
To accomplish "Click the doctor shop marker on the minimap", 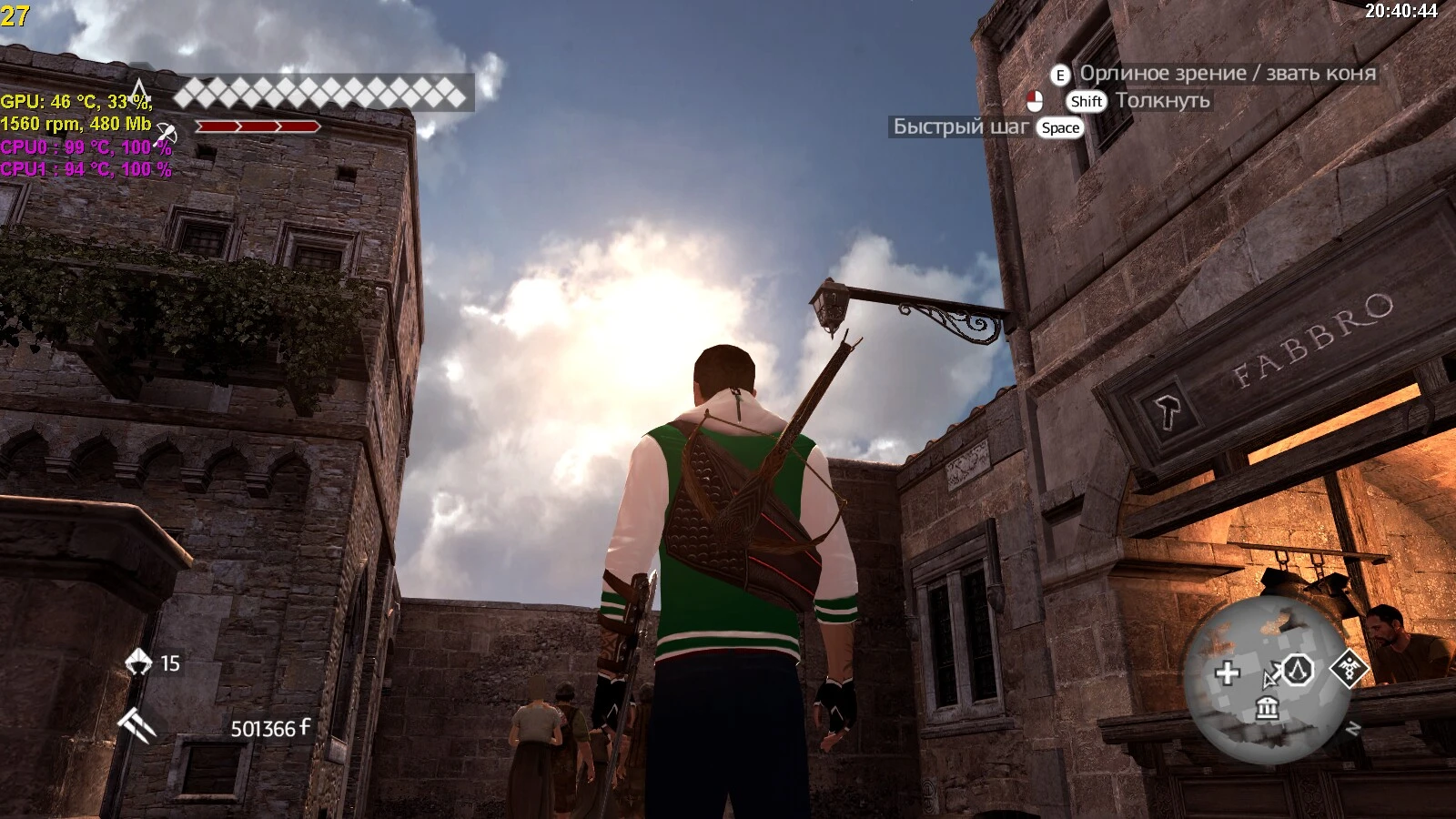I will (x=1350, y=669).
